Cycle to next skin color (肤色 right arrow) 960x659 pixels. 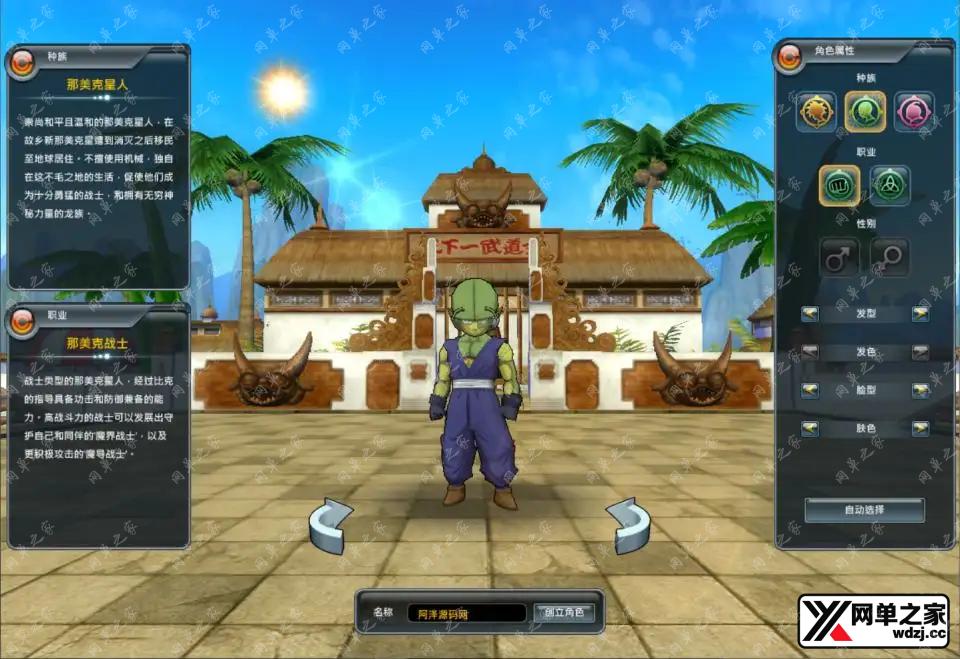[x=920, y=428]
